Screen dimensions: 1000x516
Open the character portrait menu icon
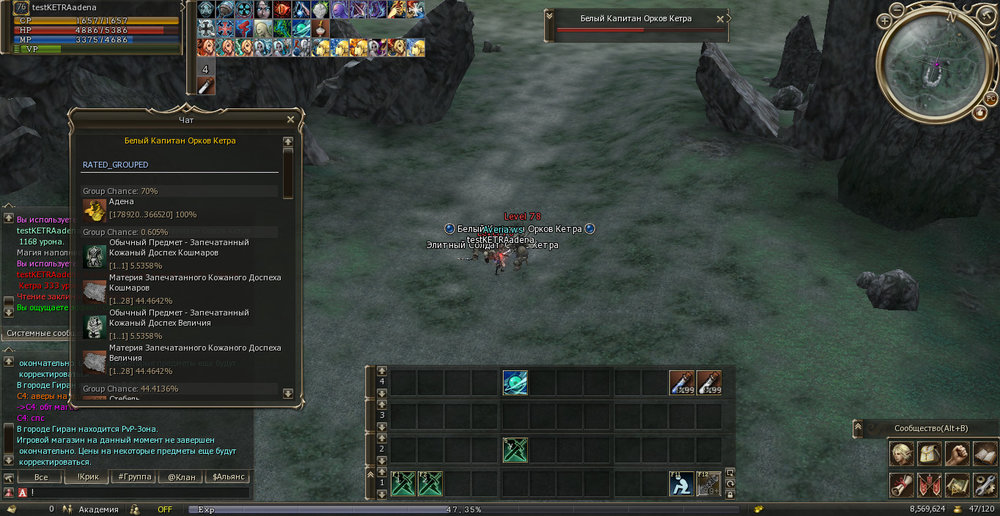tap(903, 454)
